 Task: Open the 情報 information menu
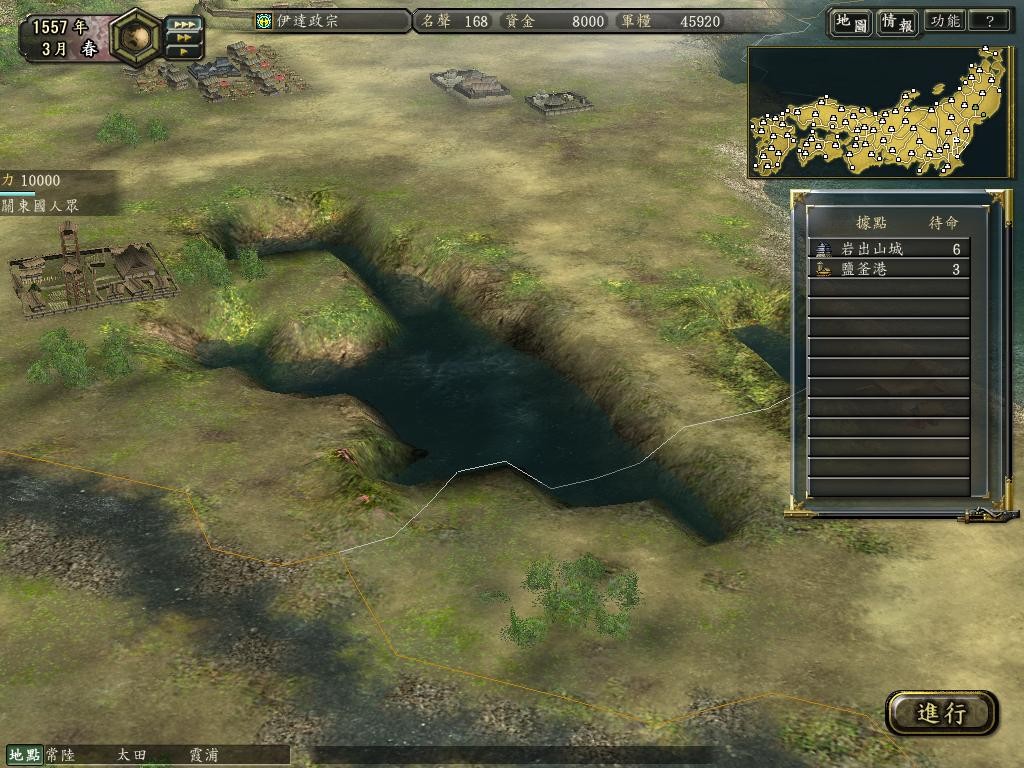[897, 22]
